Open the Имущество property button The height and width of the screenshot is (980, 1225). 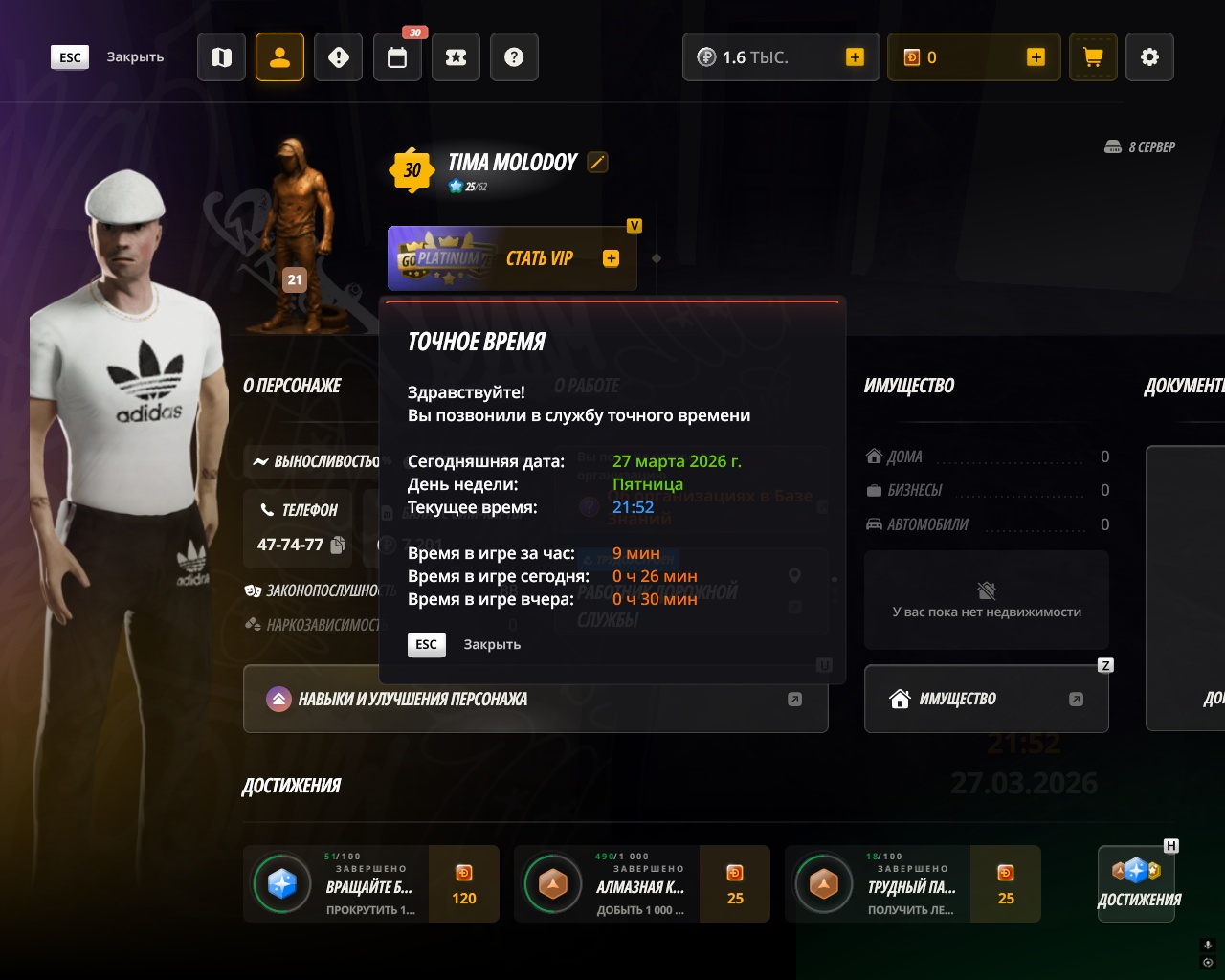pyautogui.click(x=986, y=700)
